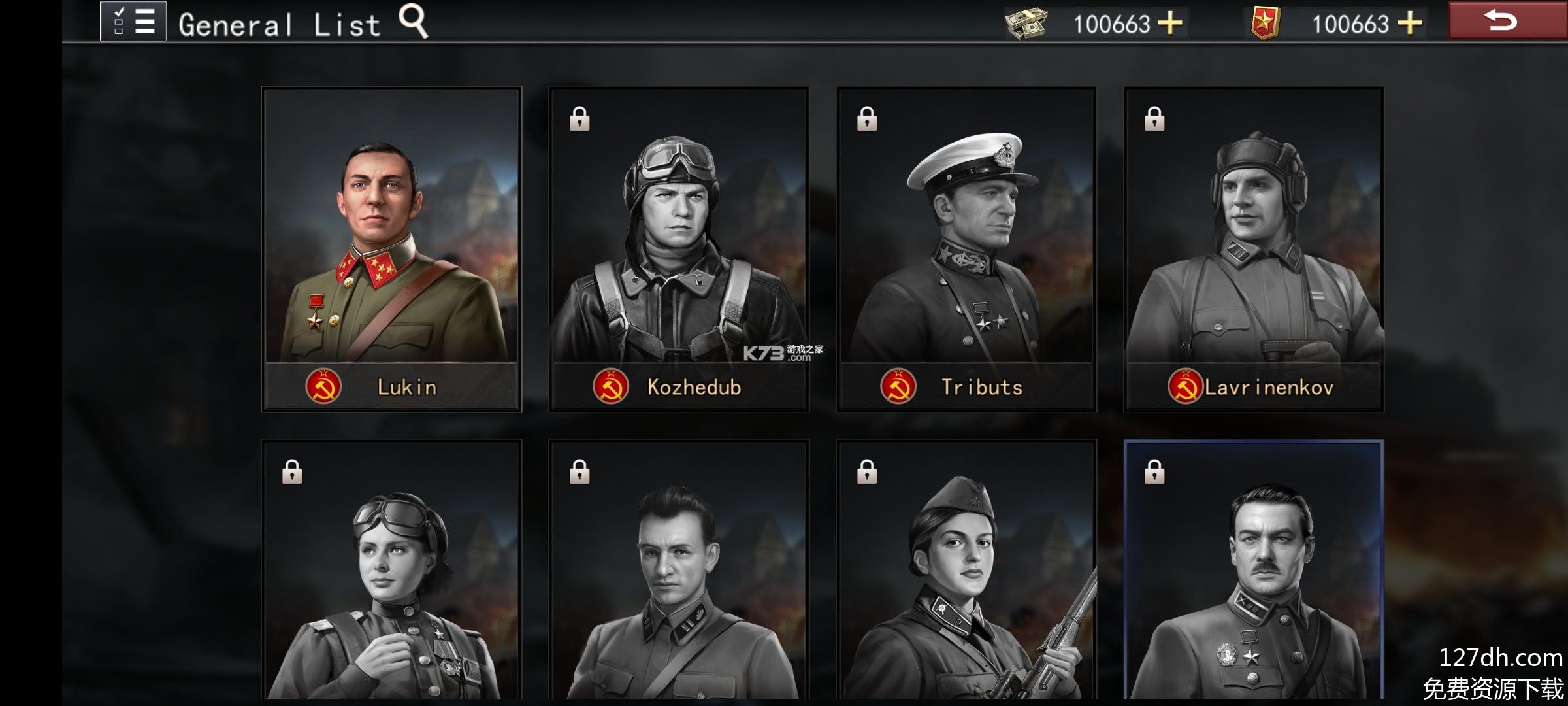Pick the locked Lavrinenkov general card
Image resolution: width=1568 pixels, height=706 pixels.
(x=1254, y=249)
